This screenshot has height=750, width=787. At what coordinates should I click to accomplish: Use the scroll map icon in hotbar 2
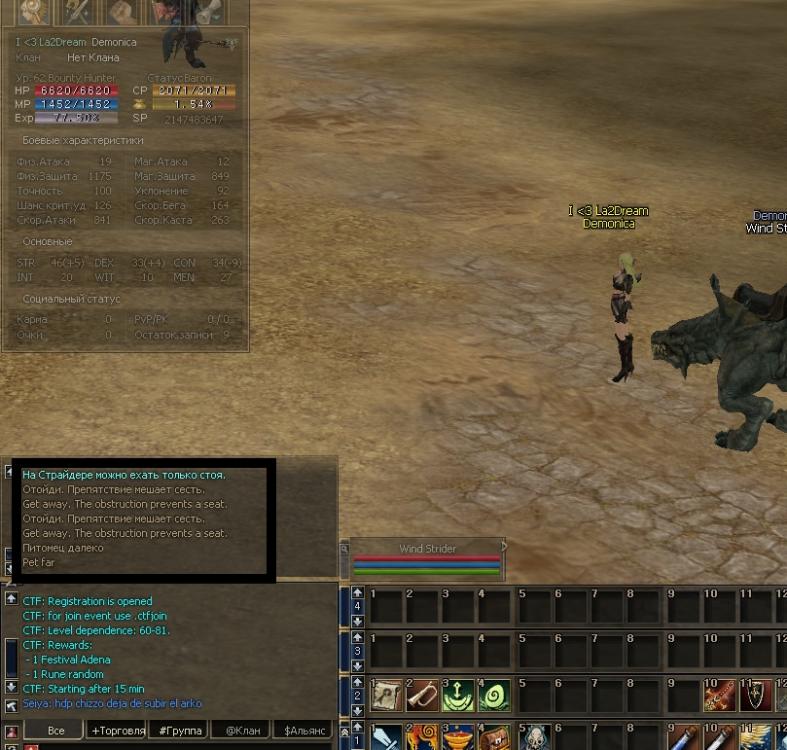point(387,696)
